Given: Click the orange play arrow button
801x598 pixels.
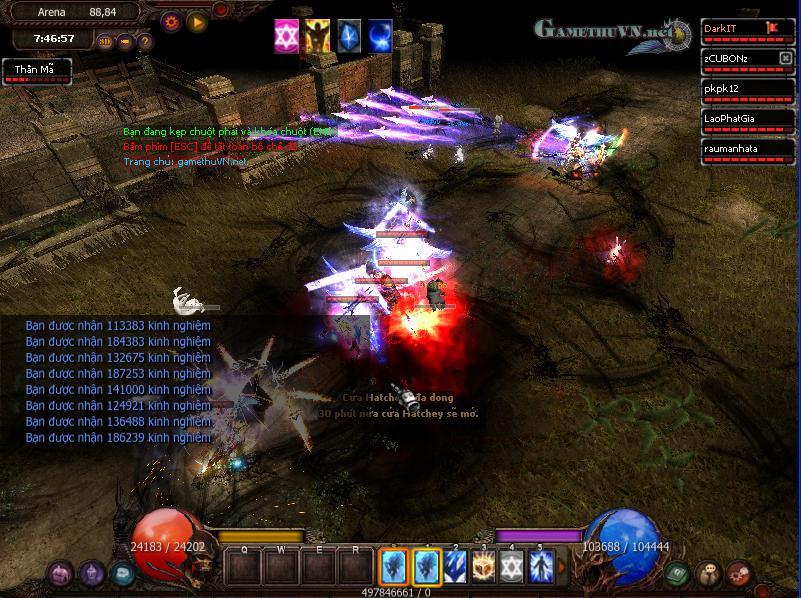Looking at the screenshot, I should [x=197, y=19].
